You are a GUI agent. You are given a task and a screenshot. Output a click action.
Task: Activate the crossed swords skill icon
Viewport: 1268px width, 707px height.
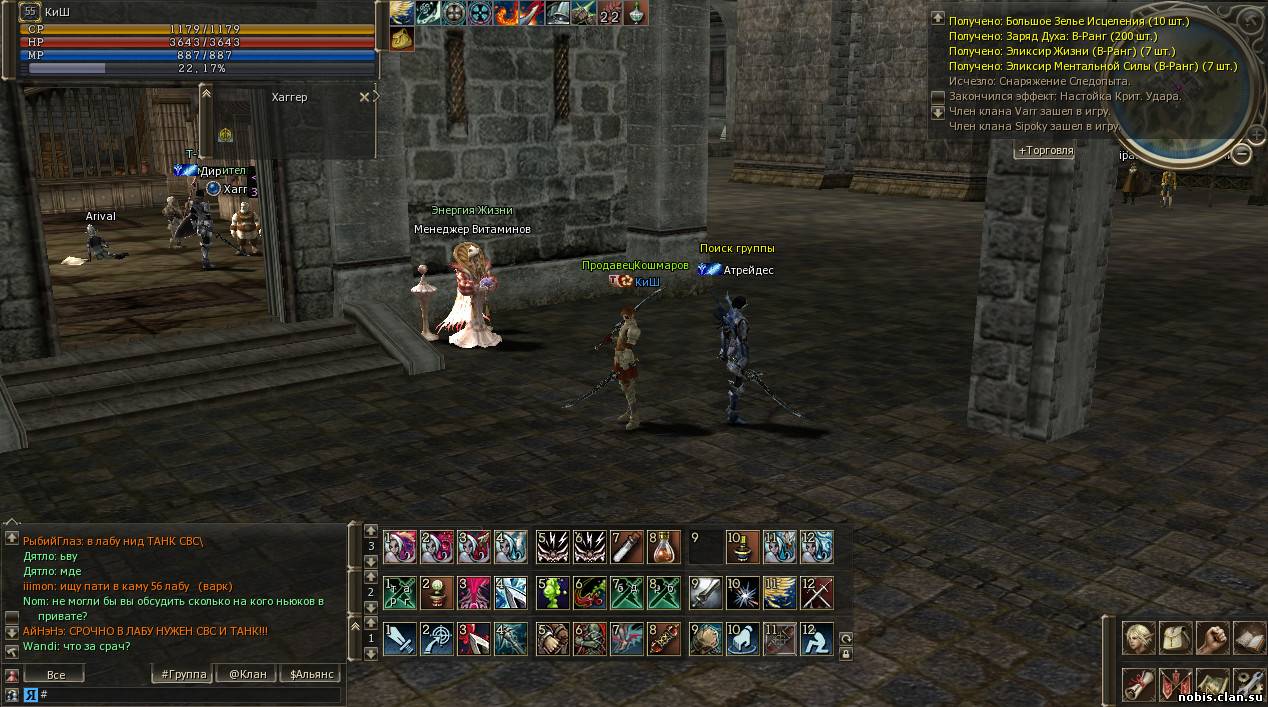816,593
